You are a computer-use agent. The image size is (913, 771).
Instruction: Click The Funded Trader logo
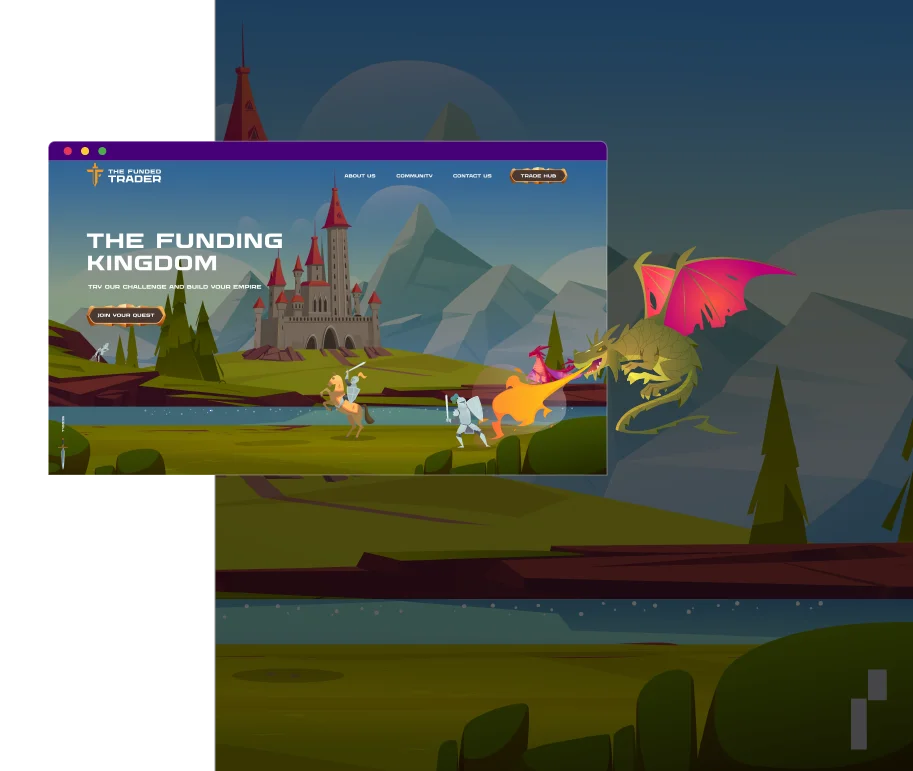coord(124,176)
